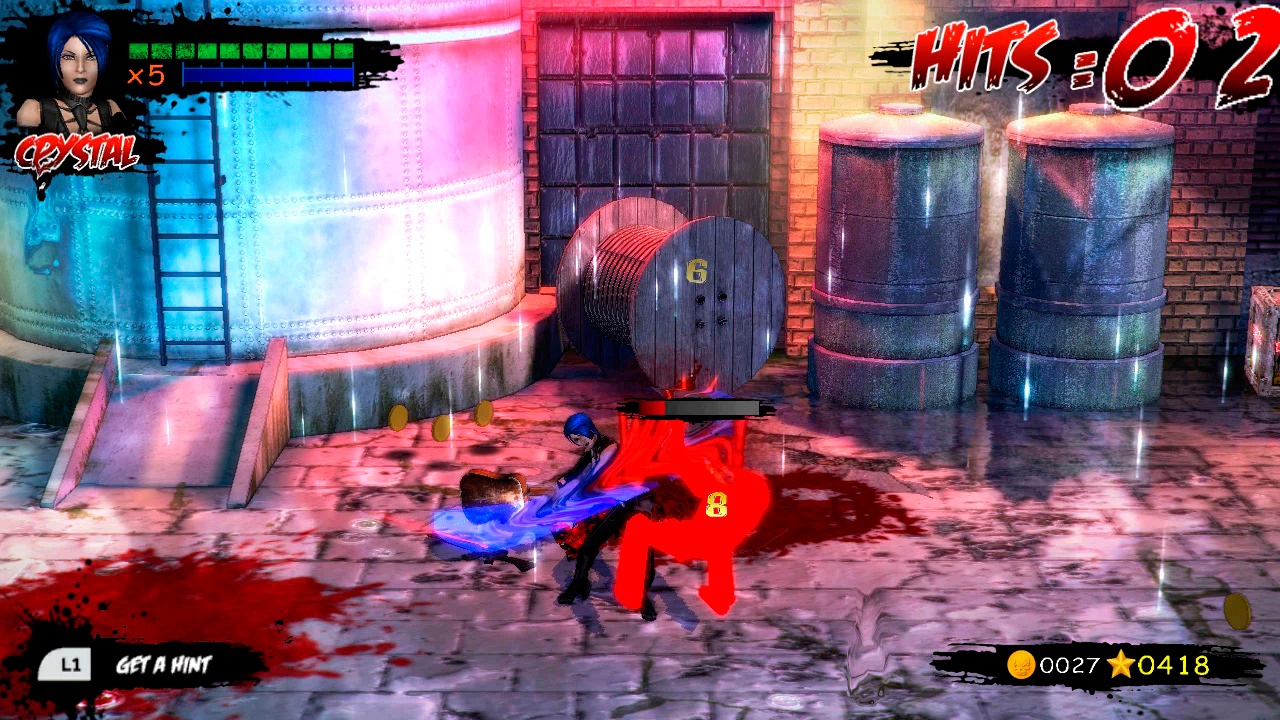The width and height of the screenshot is (1280, 720).
Task: Click a gold coin lying on the ground
Action: pyautogui.click(x=399, y=420)
